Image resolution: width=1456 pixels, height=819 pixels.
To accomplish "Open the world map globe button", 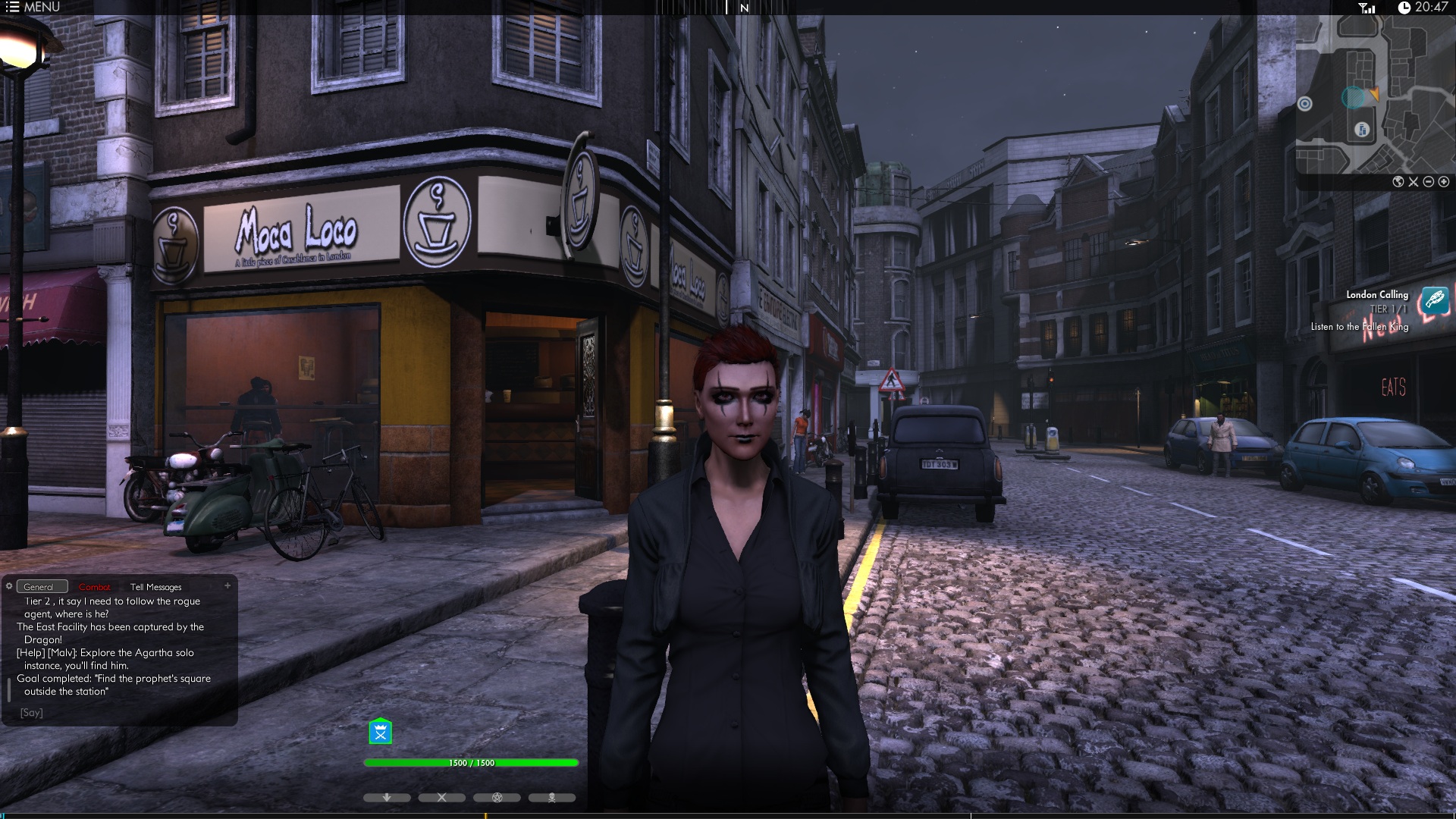I will [1398, 182].
